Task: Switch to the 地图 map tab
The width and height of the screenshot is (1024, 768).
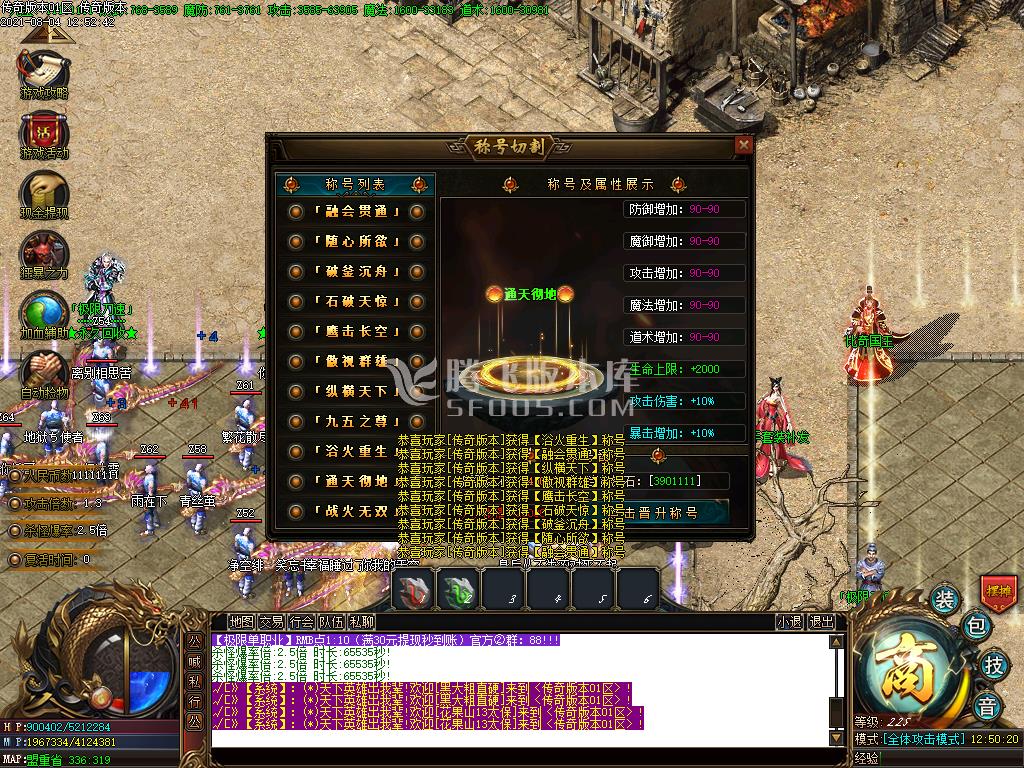Action: 241,622
